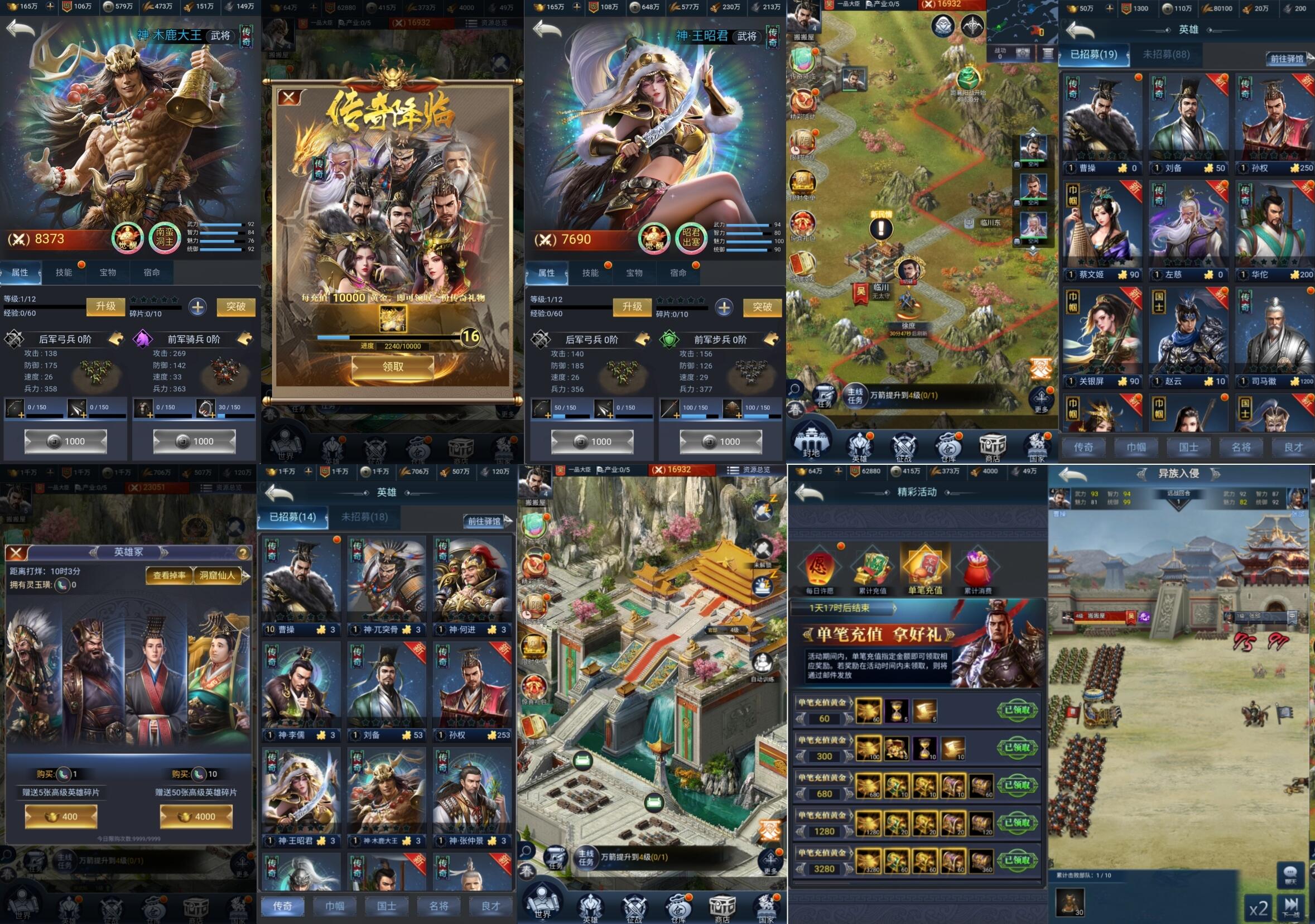Open the 限时免单 golden chest icon
Viewport: 1315px width, 924px height.
click(x=802, y=182)
